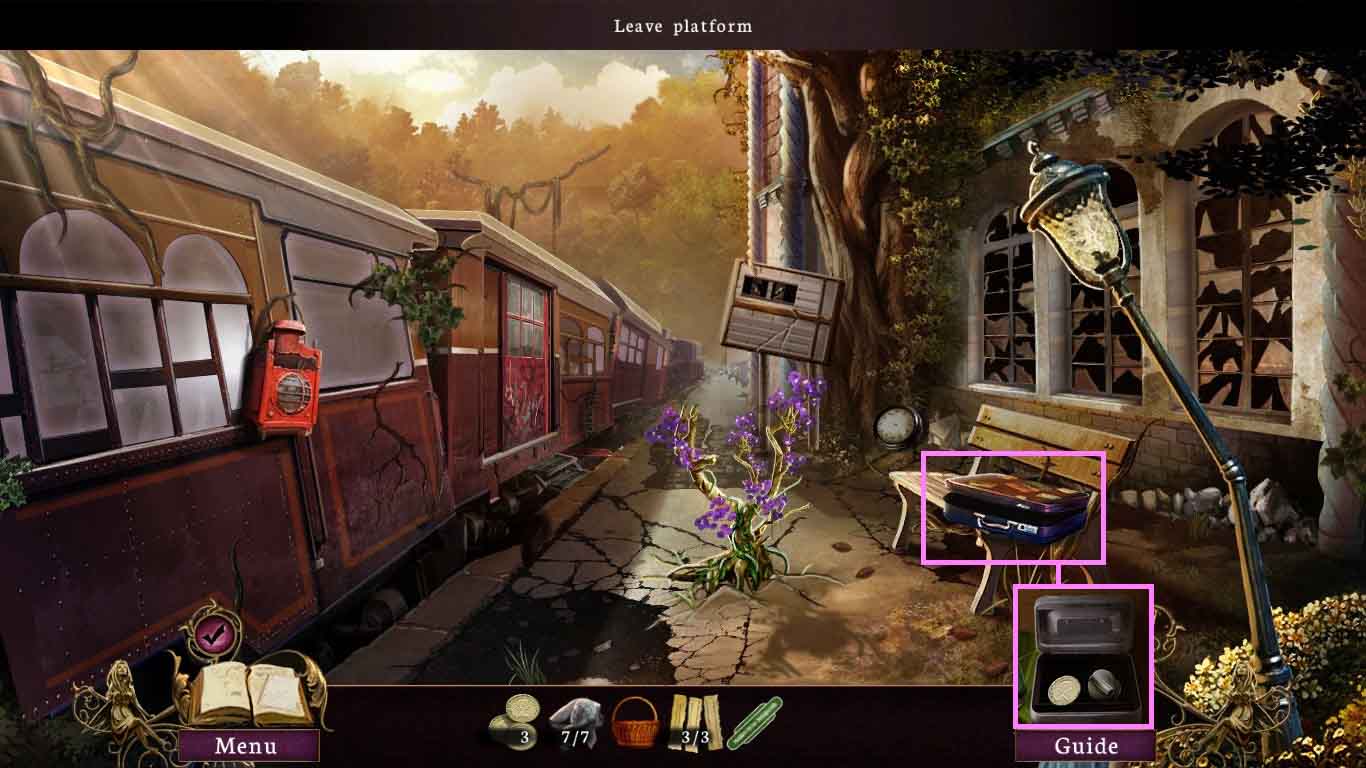The image size is (1366, 768).
Task: Select the coins in inventory
Action: coord(514,720)
